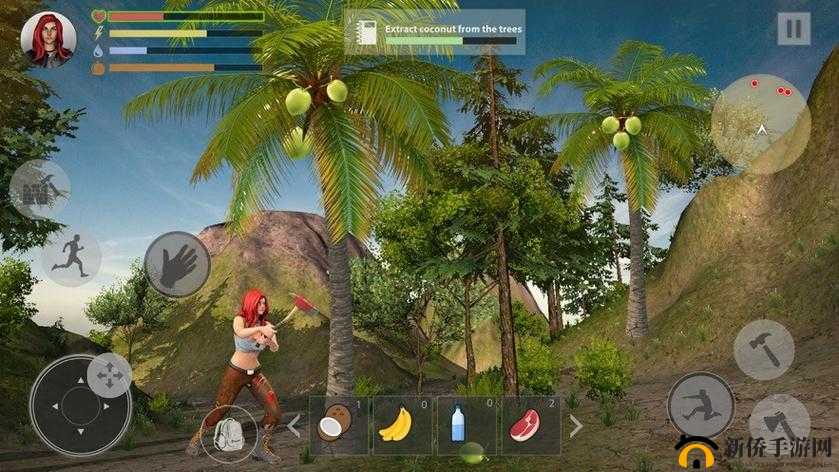This screenshot has width=839, height=472.
Task: Pause the game
Action: pos(794,28)
